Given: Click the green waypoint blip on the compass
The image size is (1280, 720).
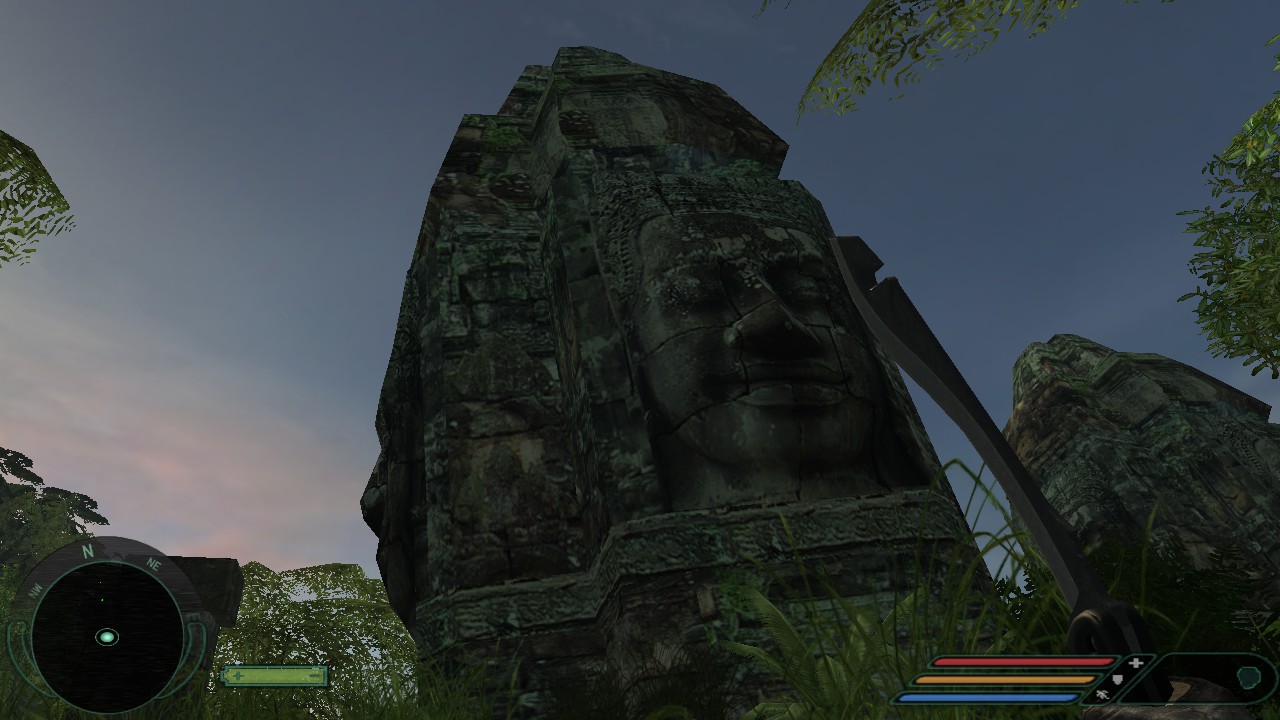Looking at the screenshot, I should [102, 600].
